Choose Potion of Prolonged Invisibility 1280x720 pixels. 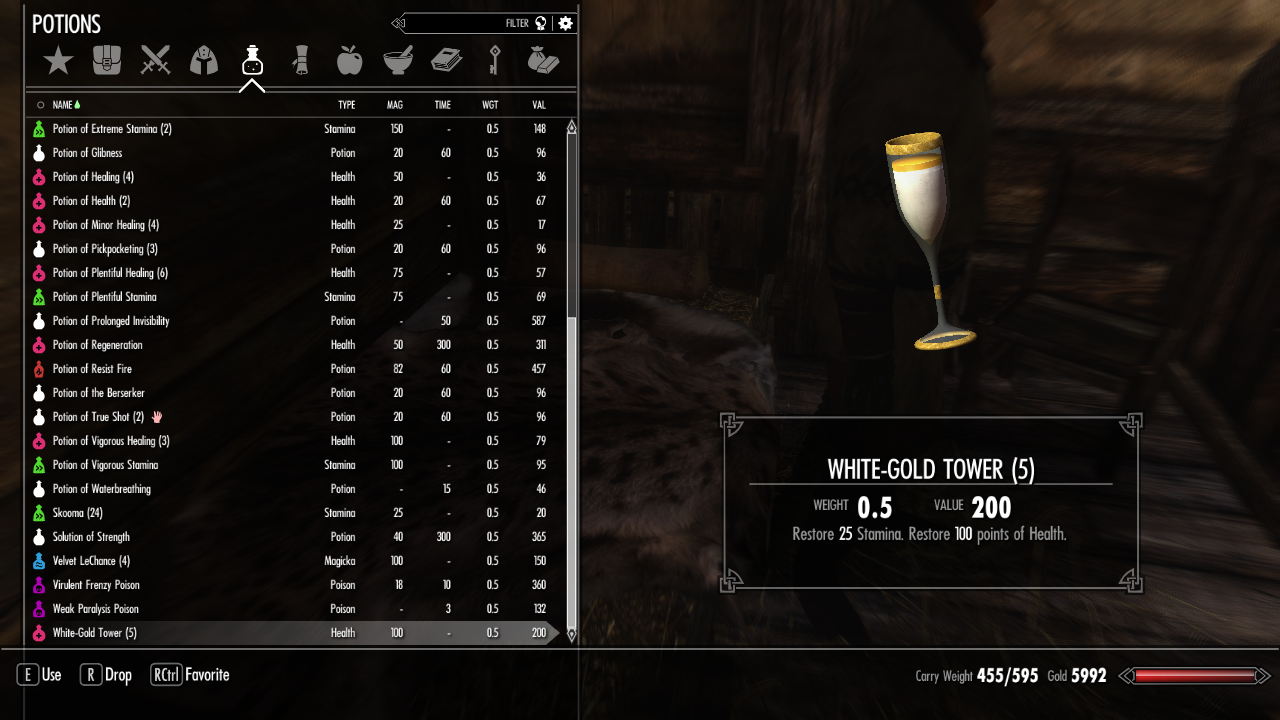pos(111,321)
